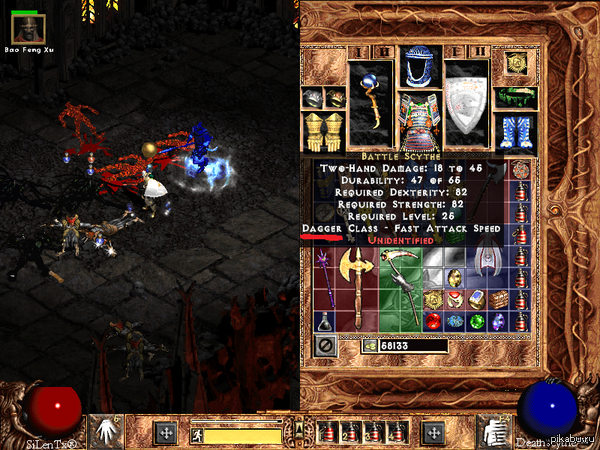Click the gold coin button beside 68133

[x=370, y=347]
